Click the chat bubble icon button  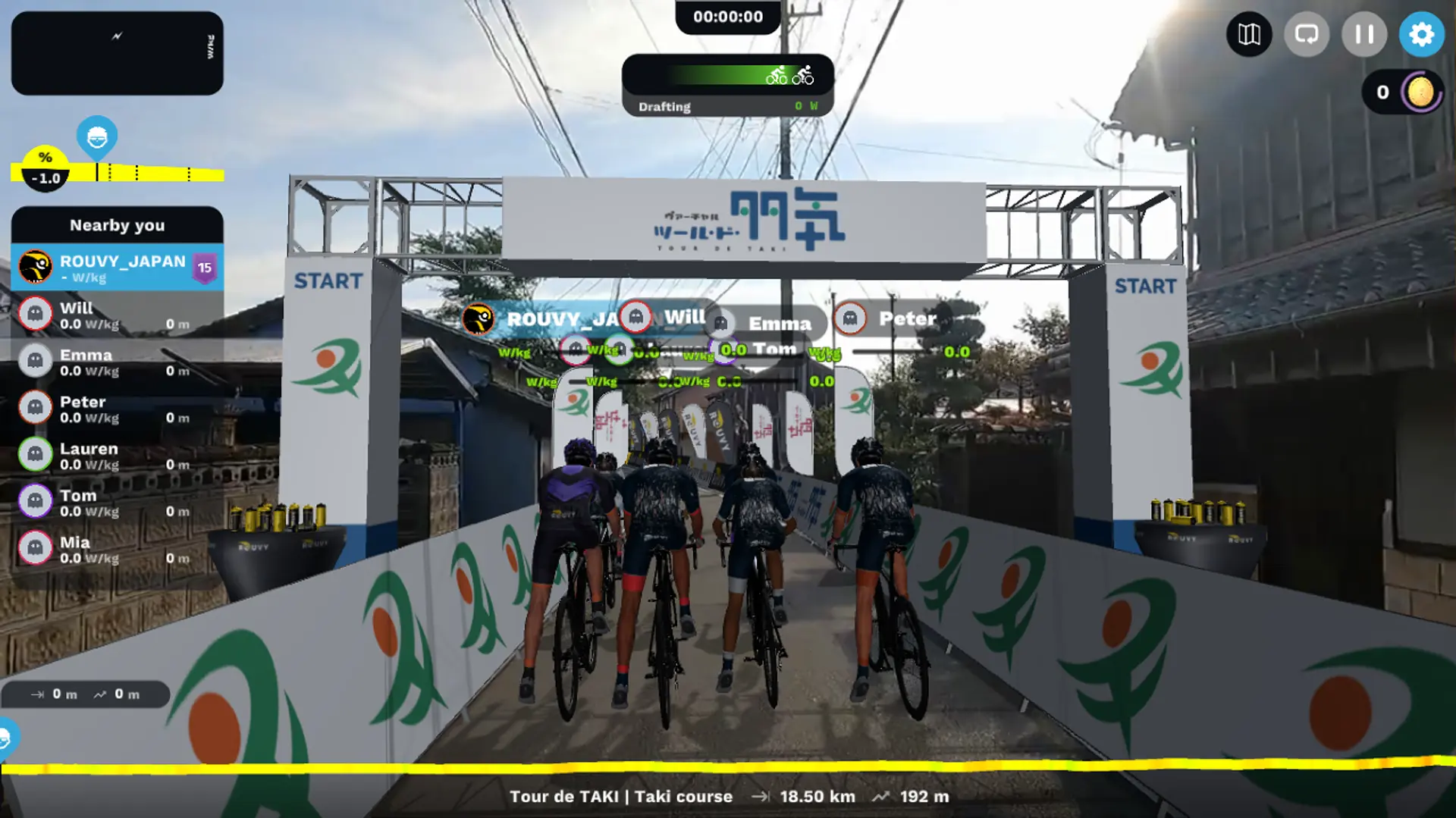click(x=1306, y=34)
